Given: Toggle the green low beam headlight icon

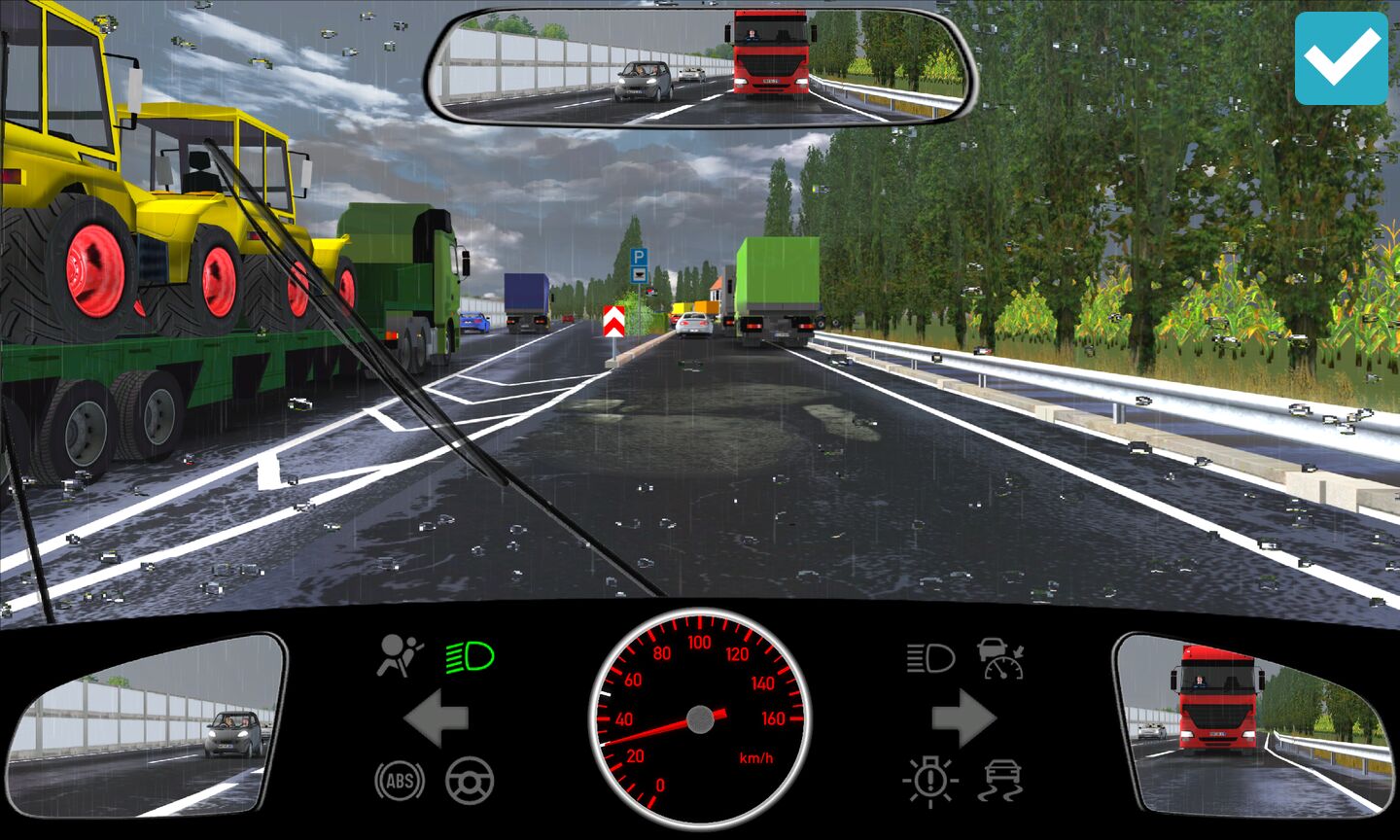Looking at the screenshot, I should 470,658.
